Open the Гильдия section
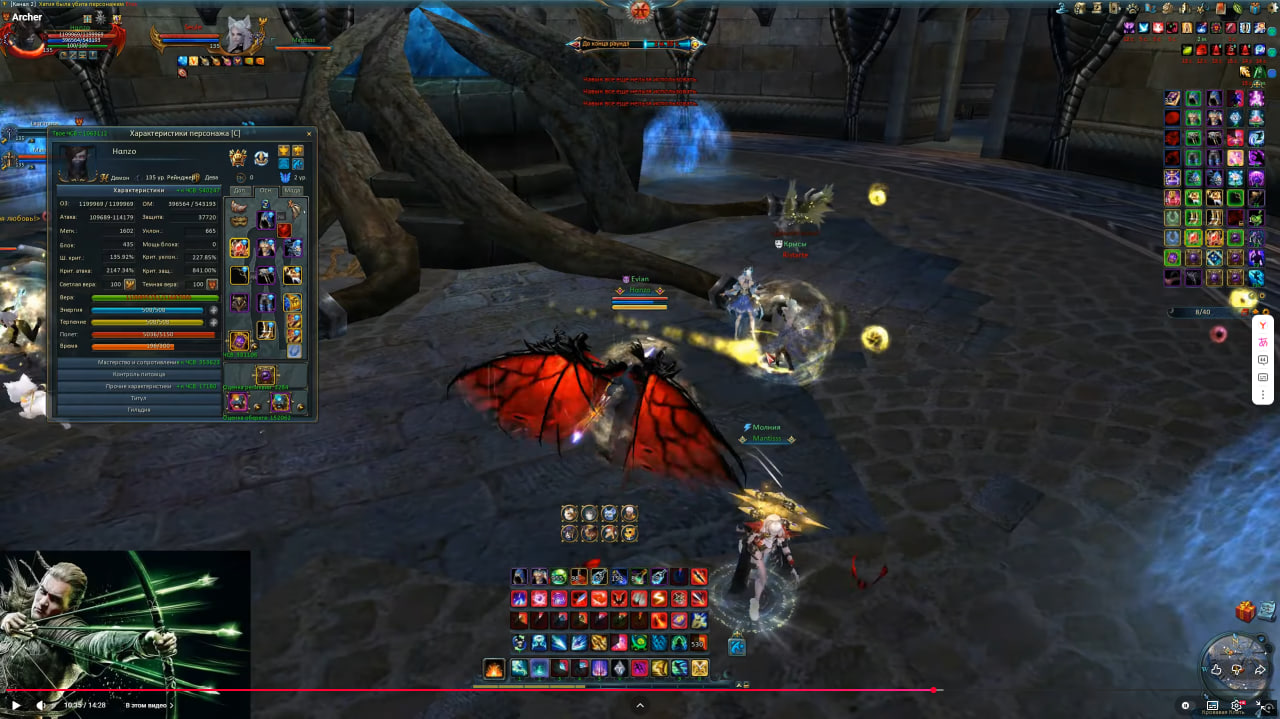 coord(139,410)
